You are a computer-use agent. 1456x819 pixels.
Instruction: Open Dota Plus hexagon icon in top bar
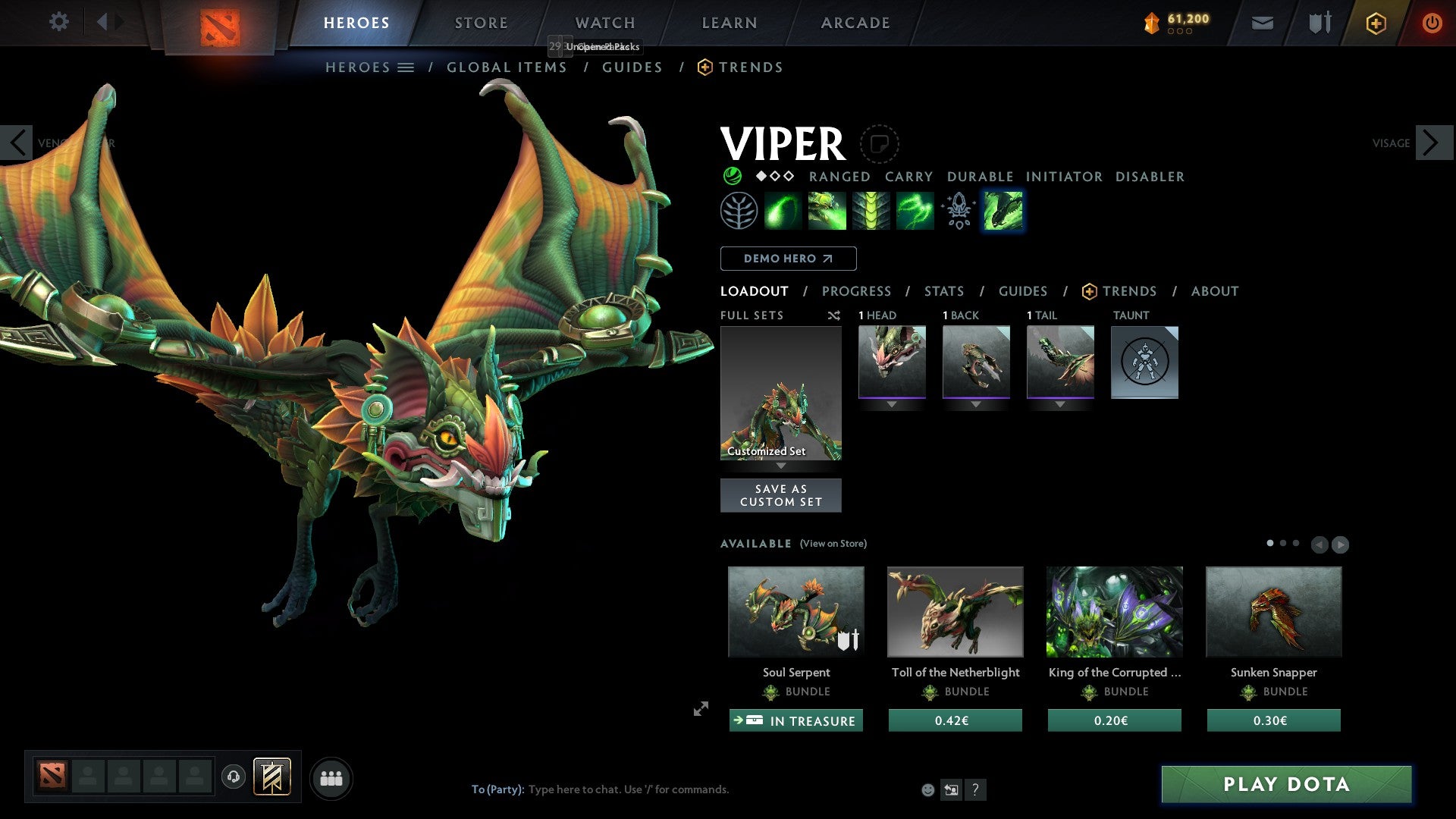[x=1376, y=23]
